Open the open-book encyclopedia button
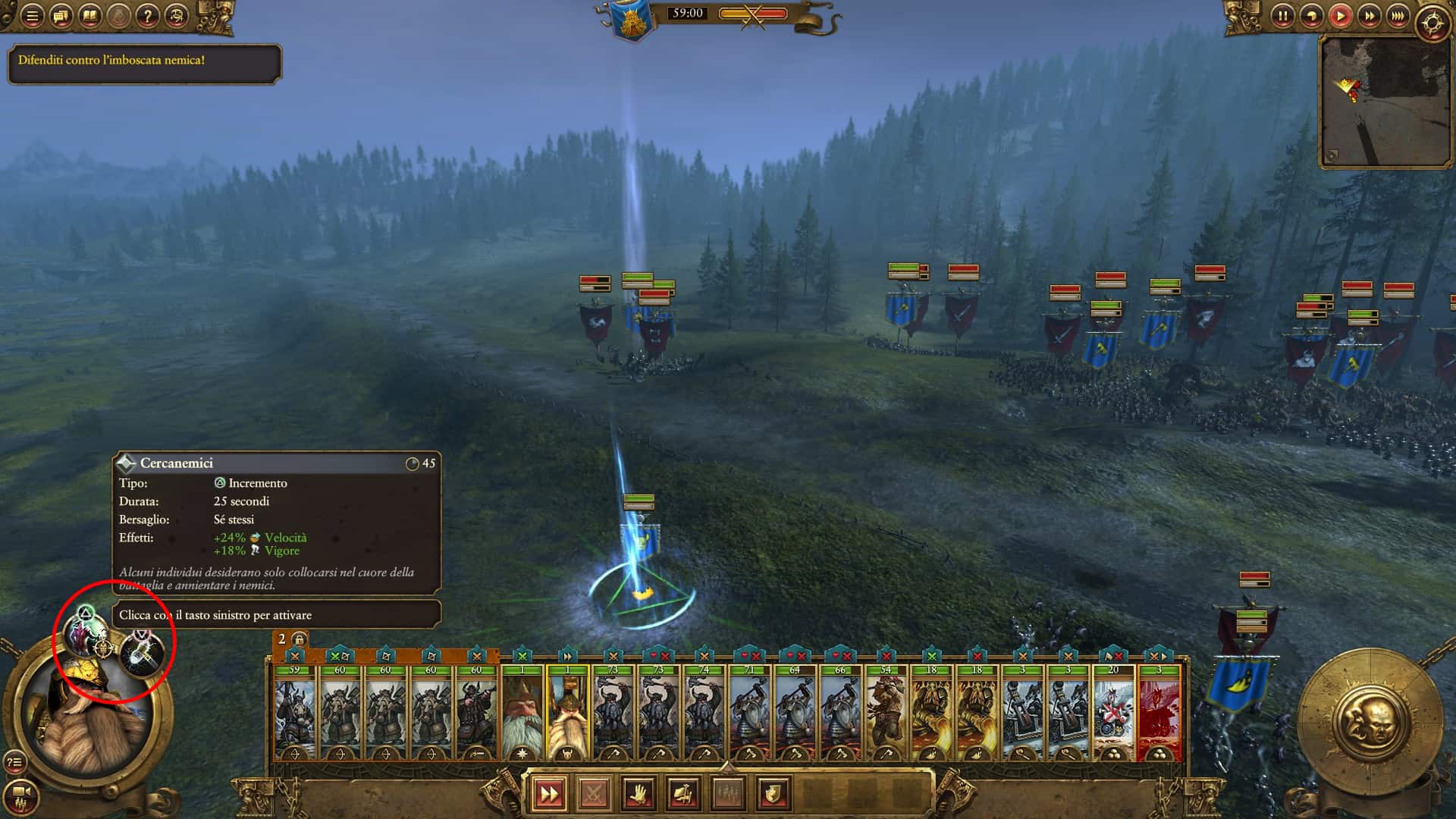 89,16
